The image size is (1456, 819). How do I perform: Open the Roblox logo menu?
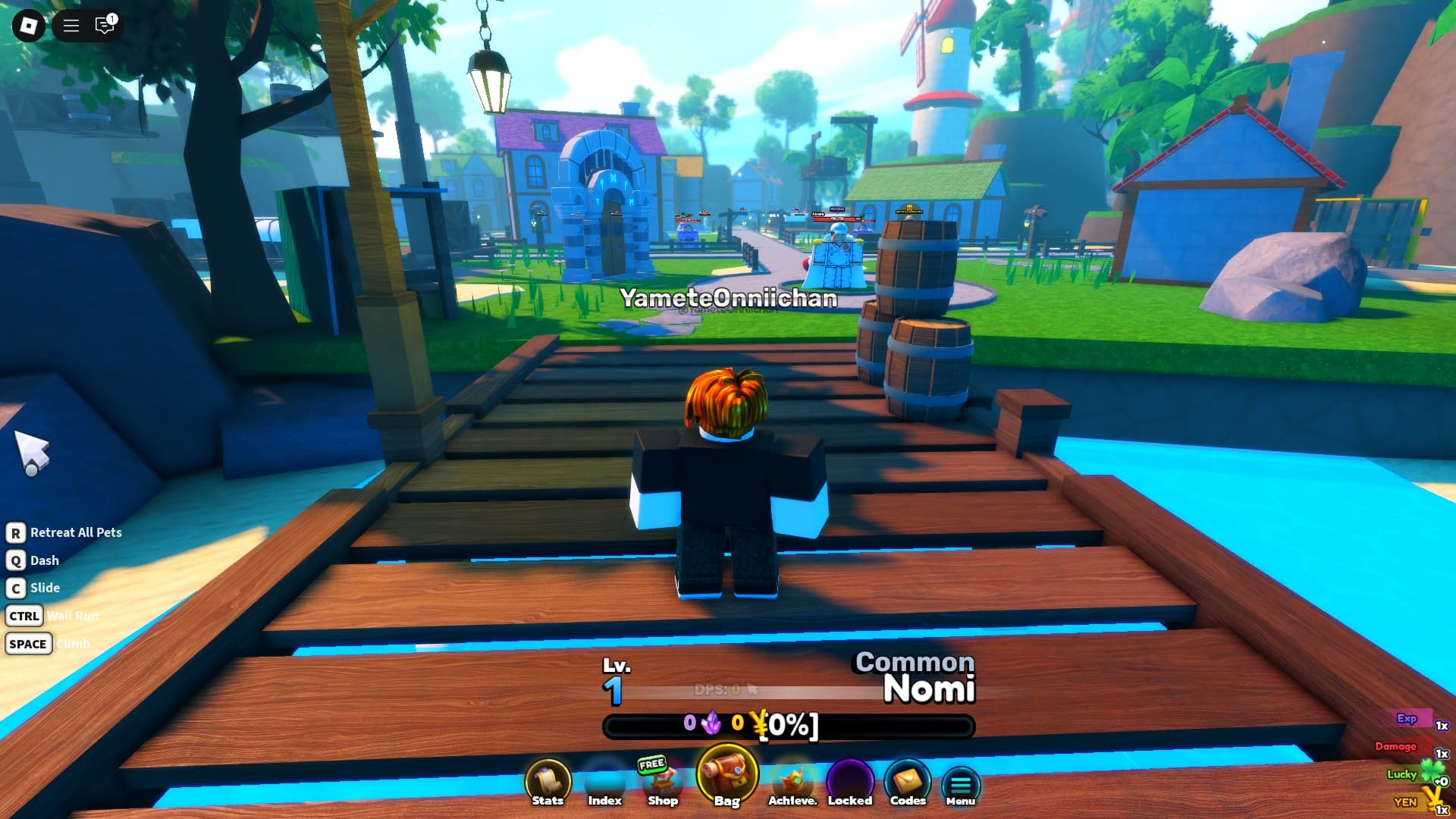pyautogui.click(x=29, y=26)
